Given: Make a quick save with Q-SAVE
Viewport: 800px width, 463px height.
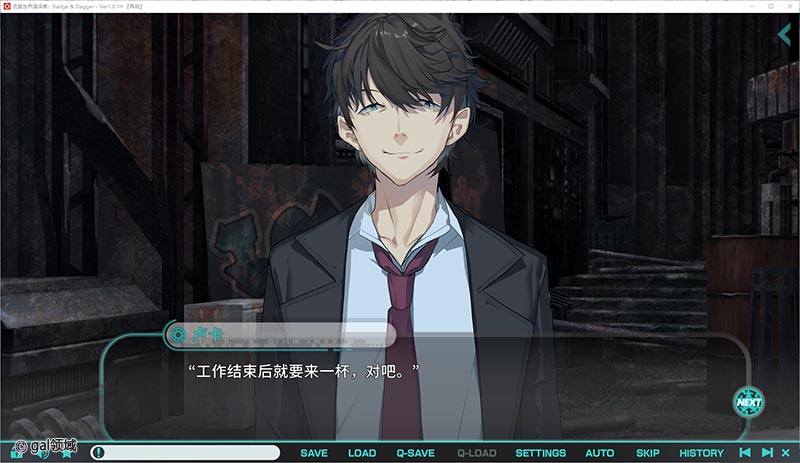Looking at the screenshot, I should point(415,453).
